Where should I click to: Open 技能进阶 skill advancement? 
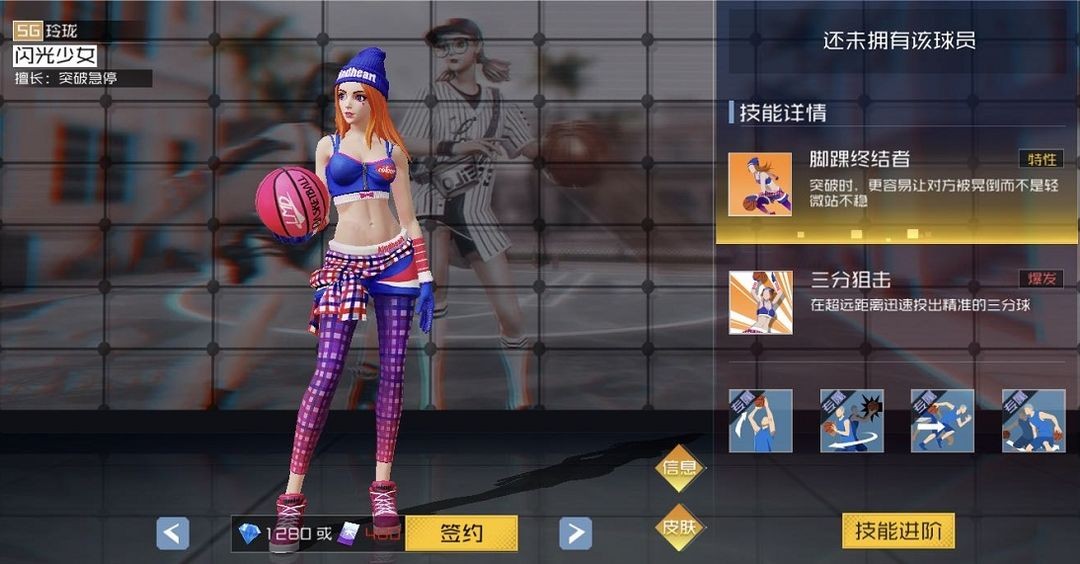(898, 531)
